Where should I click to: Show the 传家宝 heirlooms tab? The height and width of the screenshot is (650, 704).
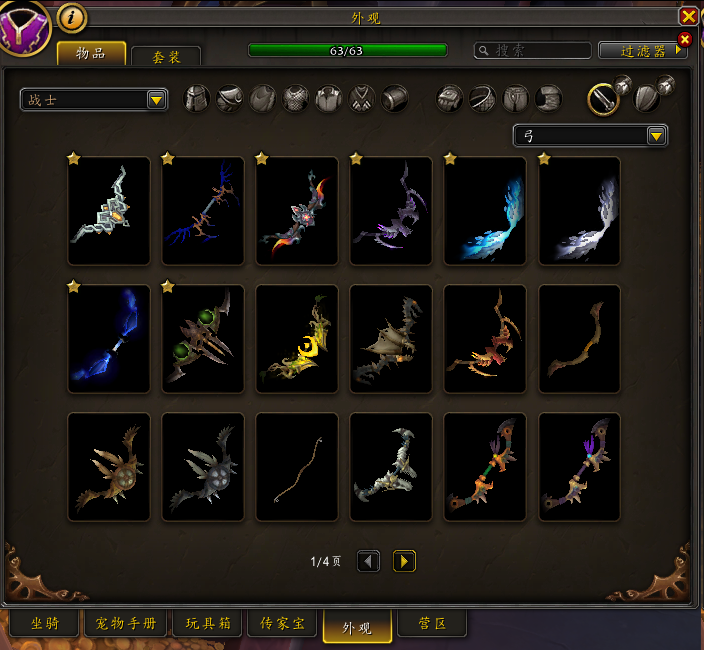point(283,624)
